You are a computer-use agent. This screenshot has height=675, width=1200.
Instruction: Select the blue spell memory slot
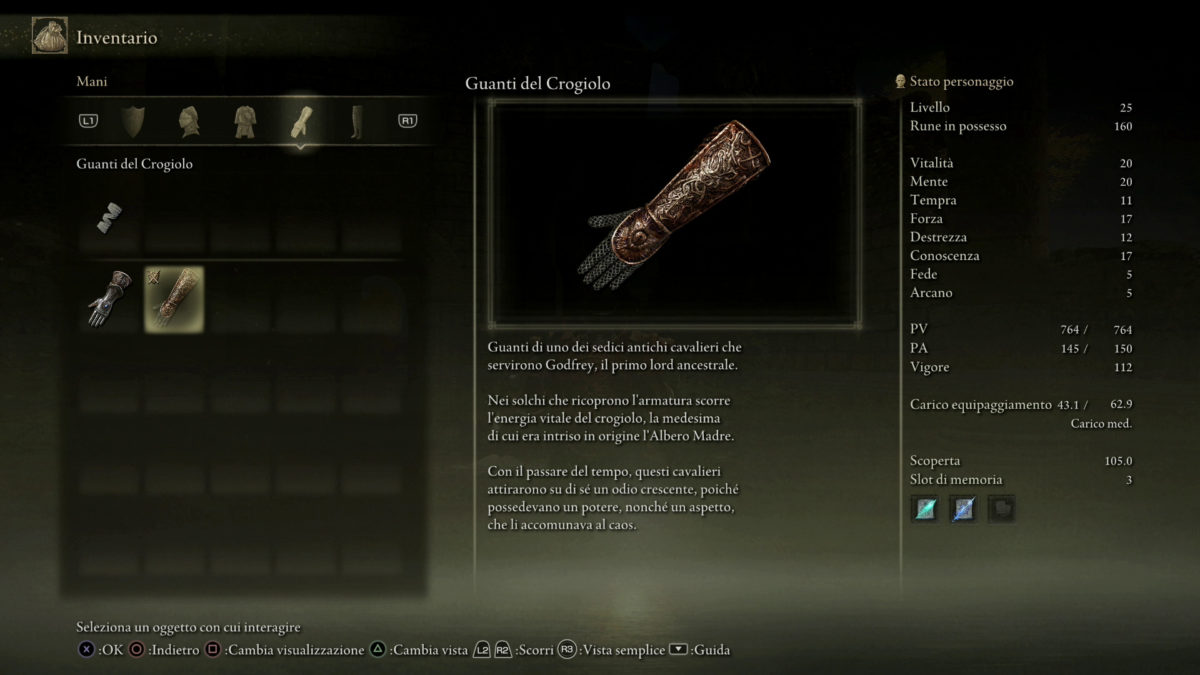[x=963, y=509]
